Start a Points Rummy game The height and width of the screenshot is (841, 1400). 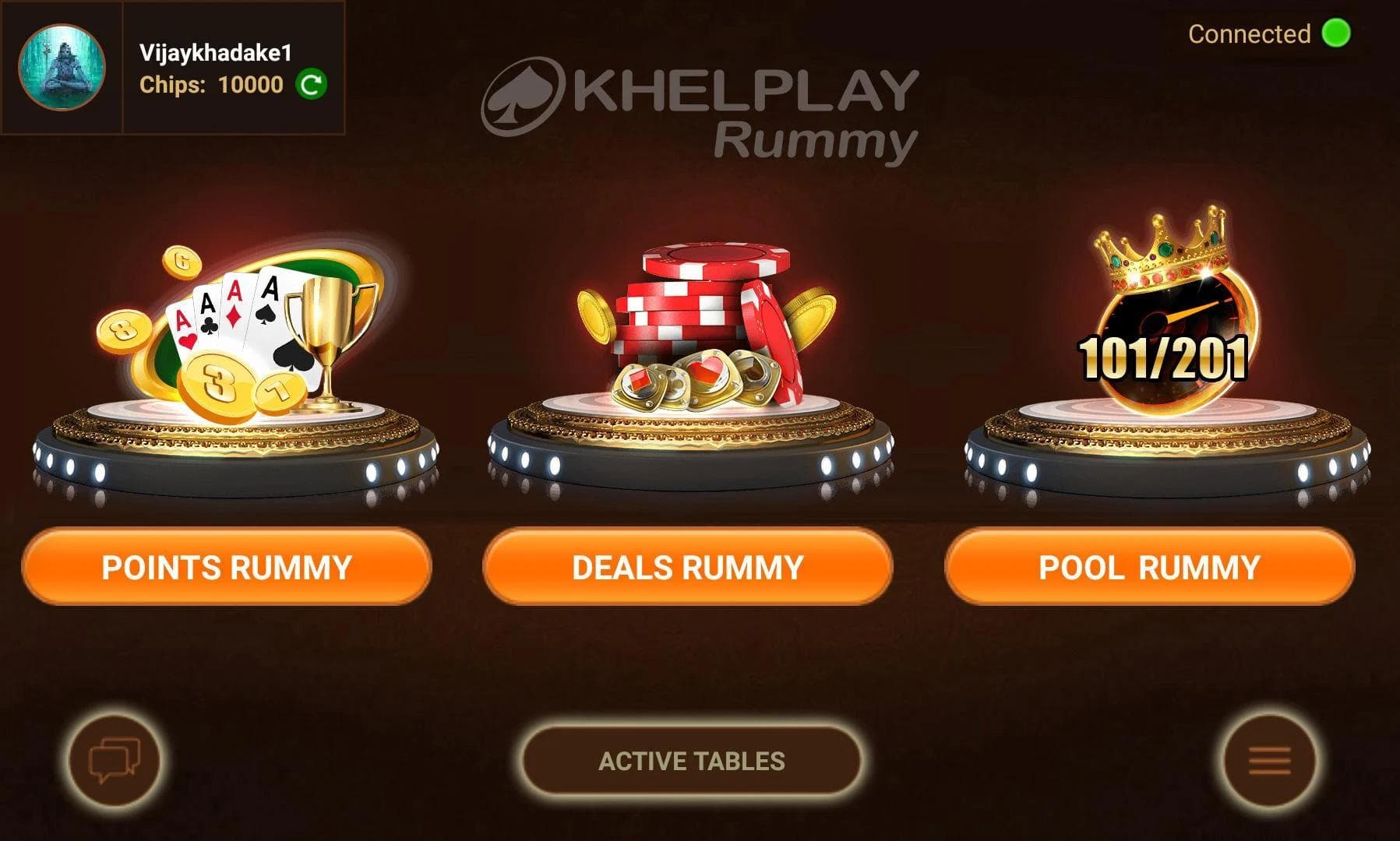(226, 567)
